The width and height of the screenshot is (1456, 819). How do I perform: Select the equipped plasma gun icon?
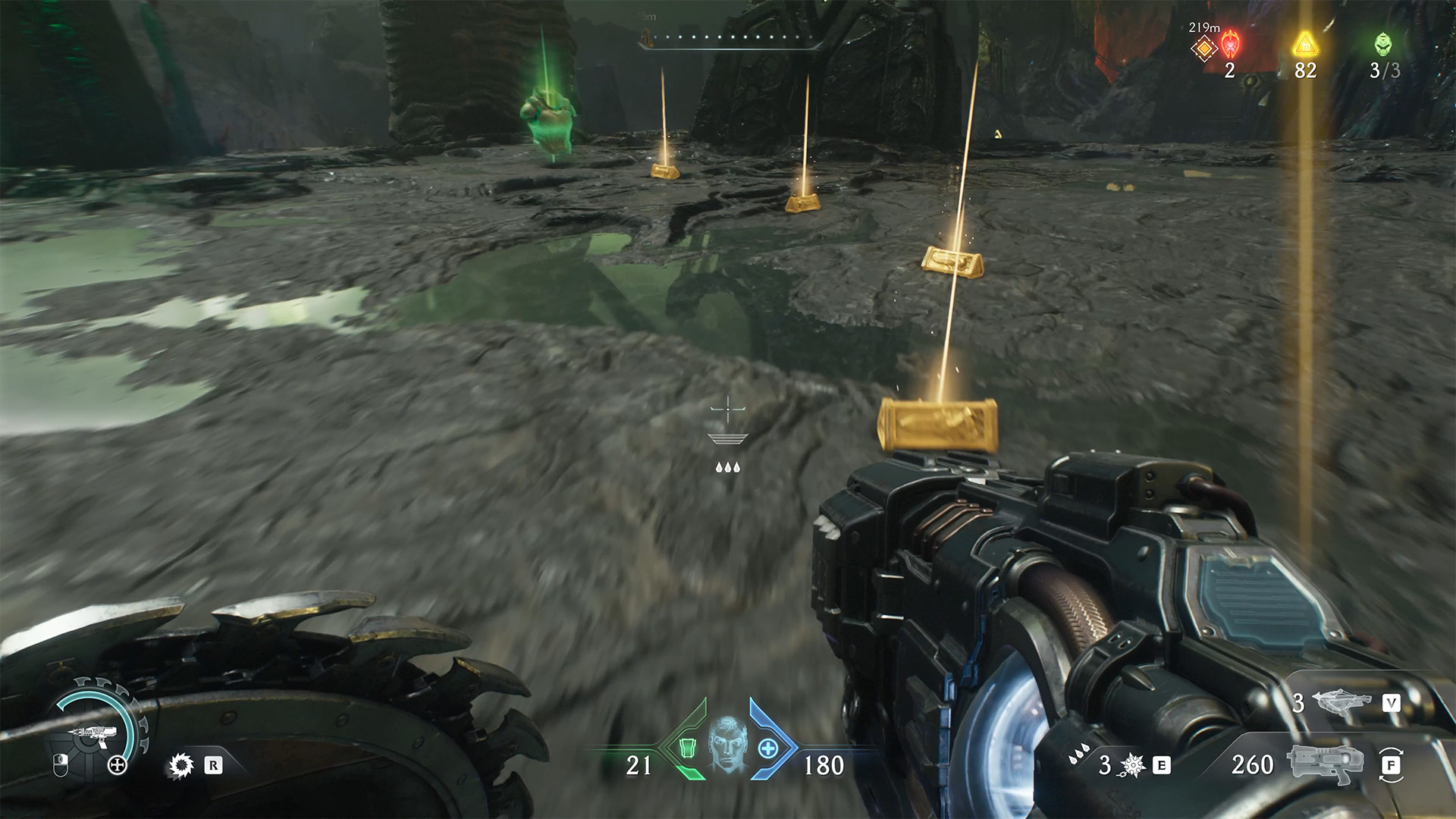pyautogui.click(x=1325, y=764)
